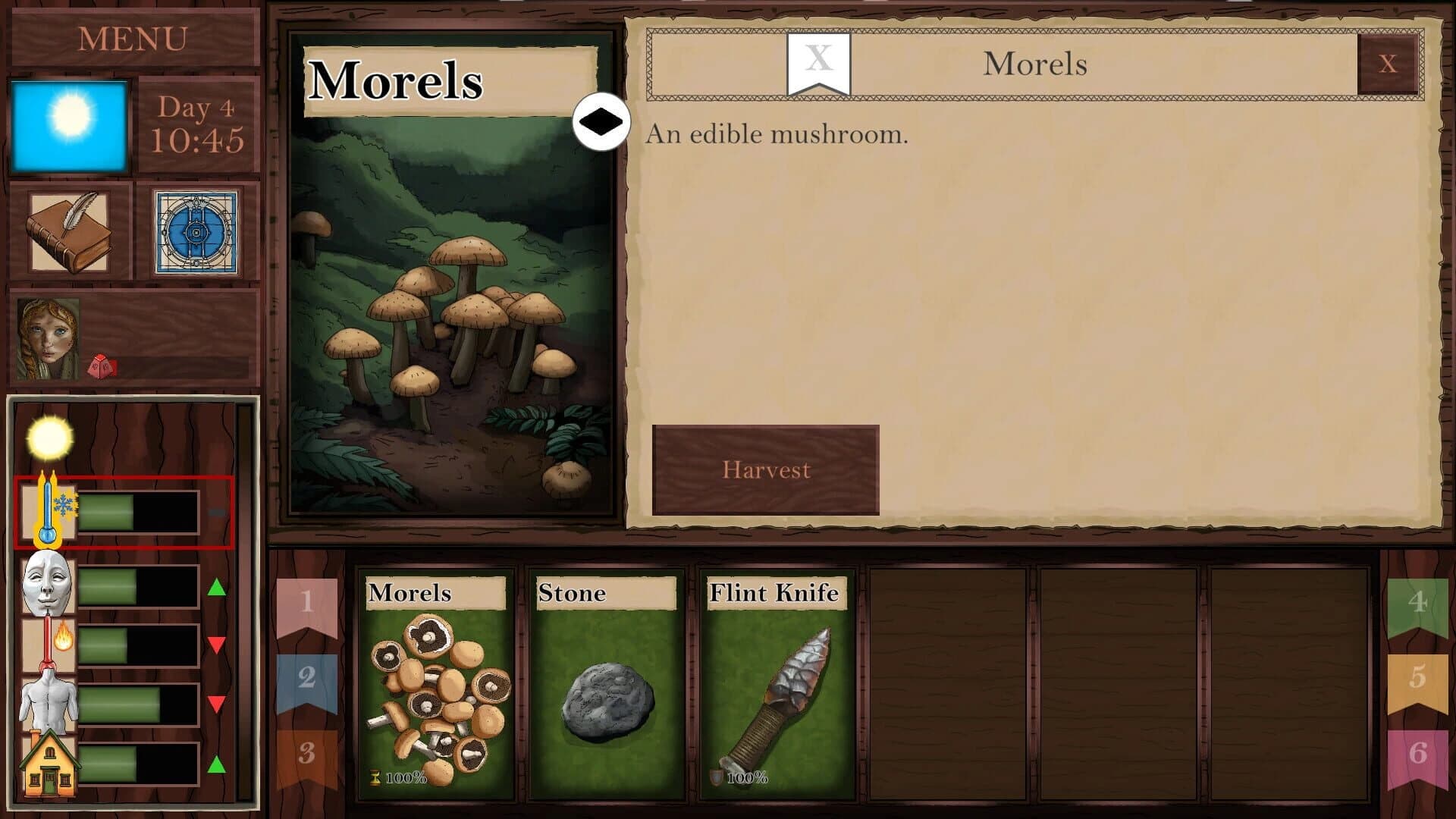This screenshot has width=1456, height=819.
Task: Open the blue map icon
Action: [x=196, y=231]
